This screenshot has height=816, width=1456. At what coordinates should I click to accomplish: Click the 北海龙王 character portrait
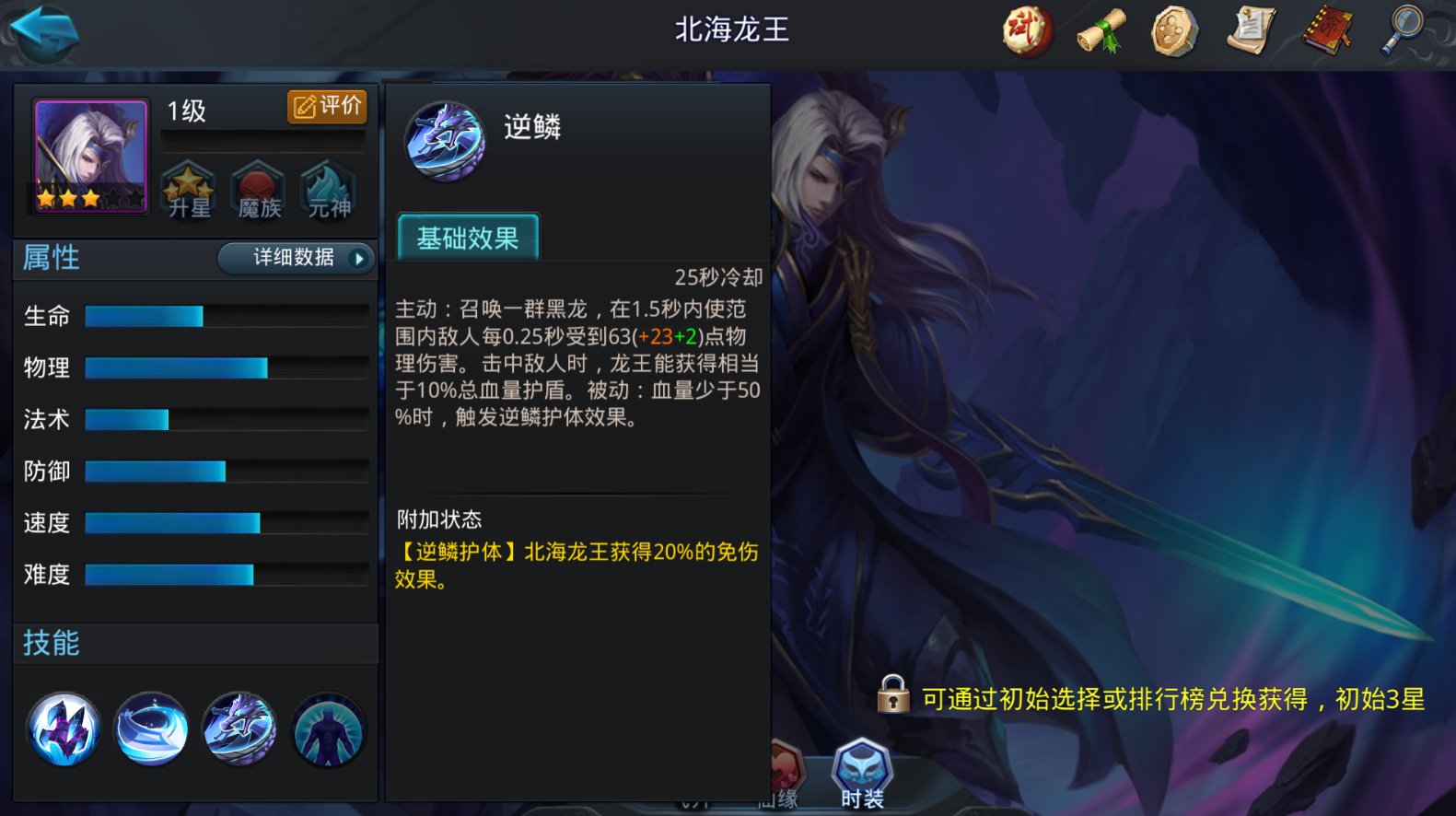pos(88,157)
